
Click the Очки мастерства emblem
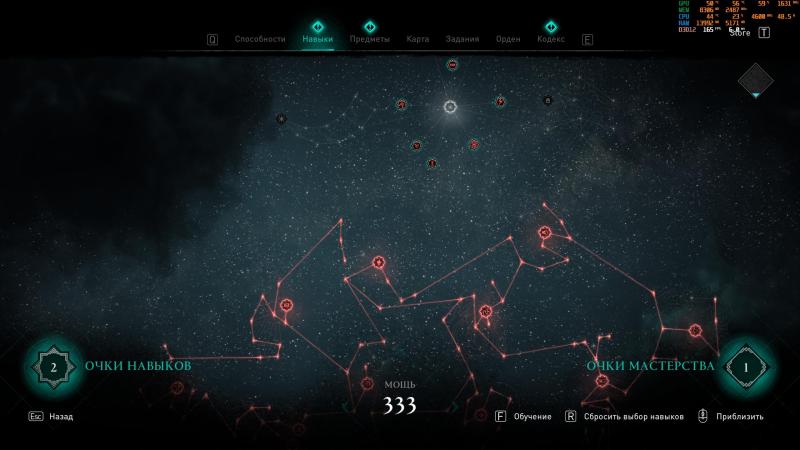(x=745, y=367)
